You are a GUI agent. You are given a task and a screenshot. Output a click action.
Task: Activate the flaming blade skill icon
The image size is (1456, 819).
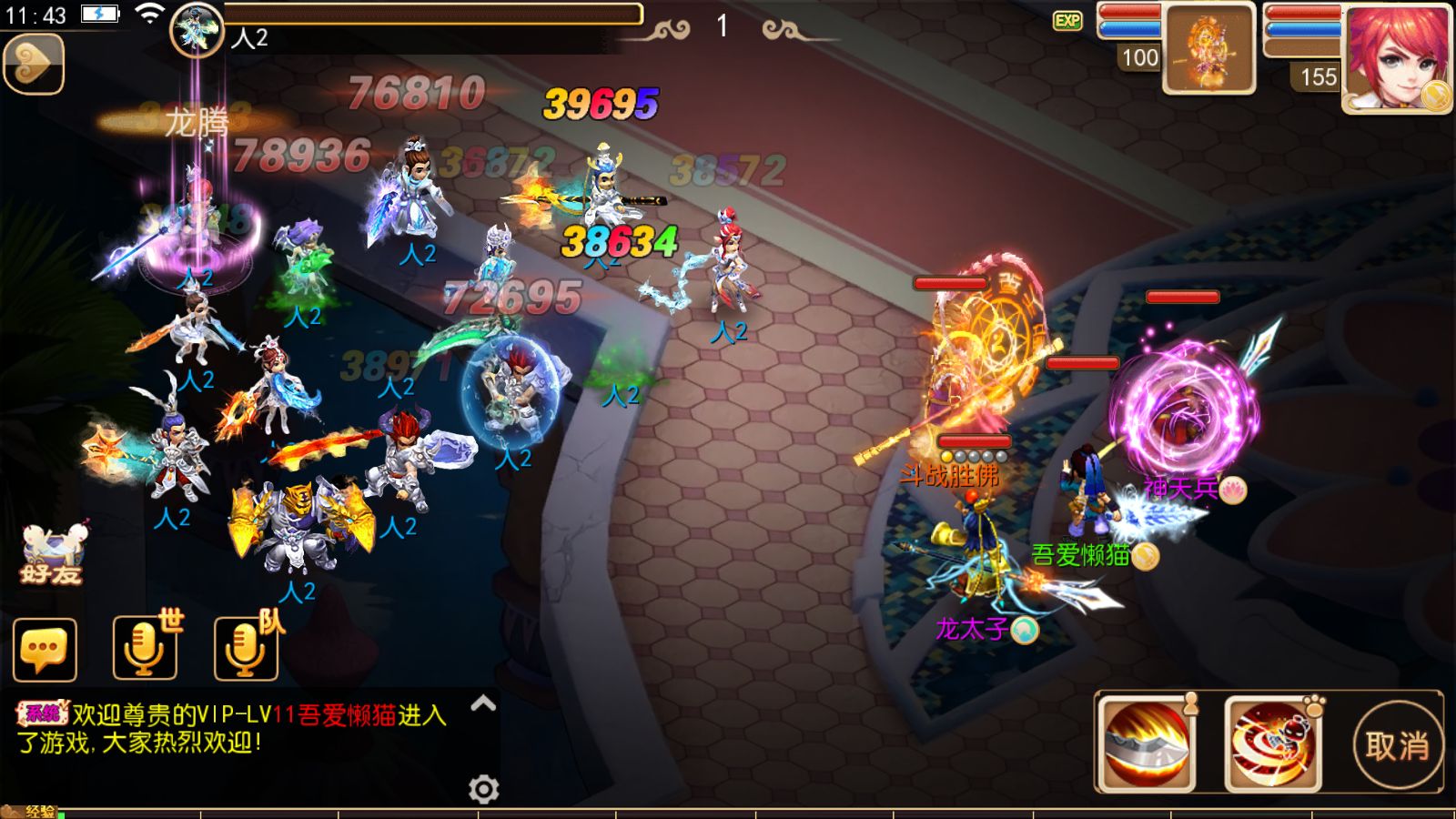[x=1147, y=744]
